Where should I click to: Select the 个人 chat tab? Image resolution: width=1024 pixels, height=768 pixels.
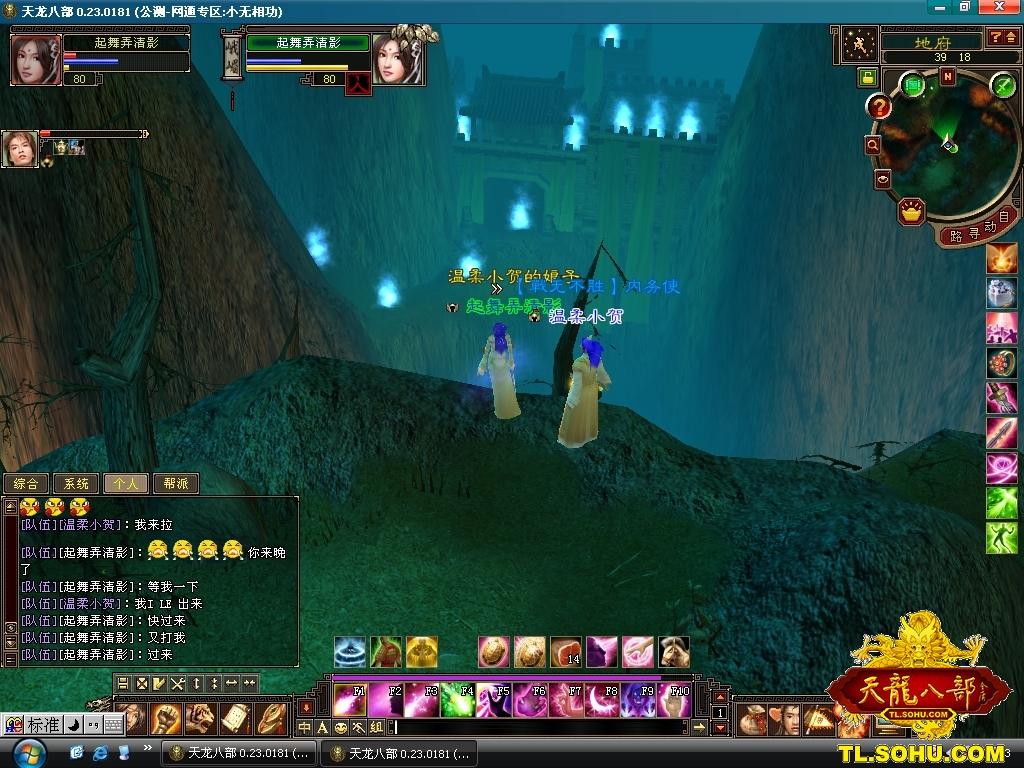point(126,484)
